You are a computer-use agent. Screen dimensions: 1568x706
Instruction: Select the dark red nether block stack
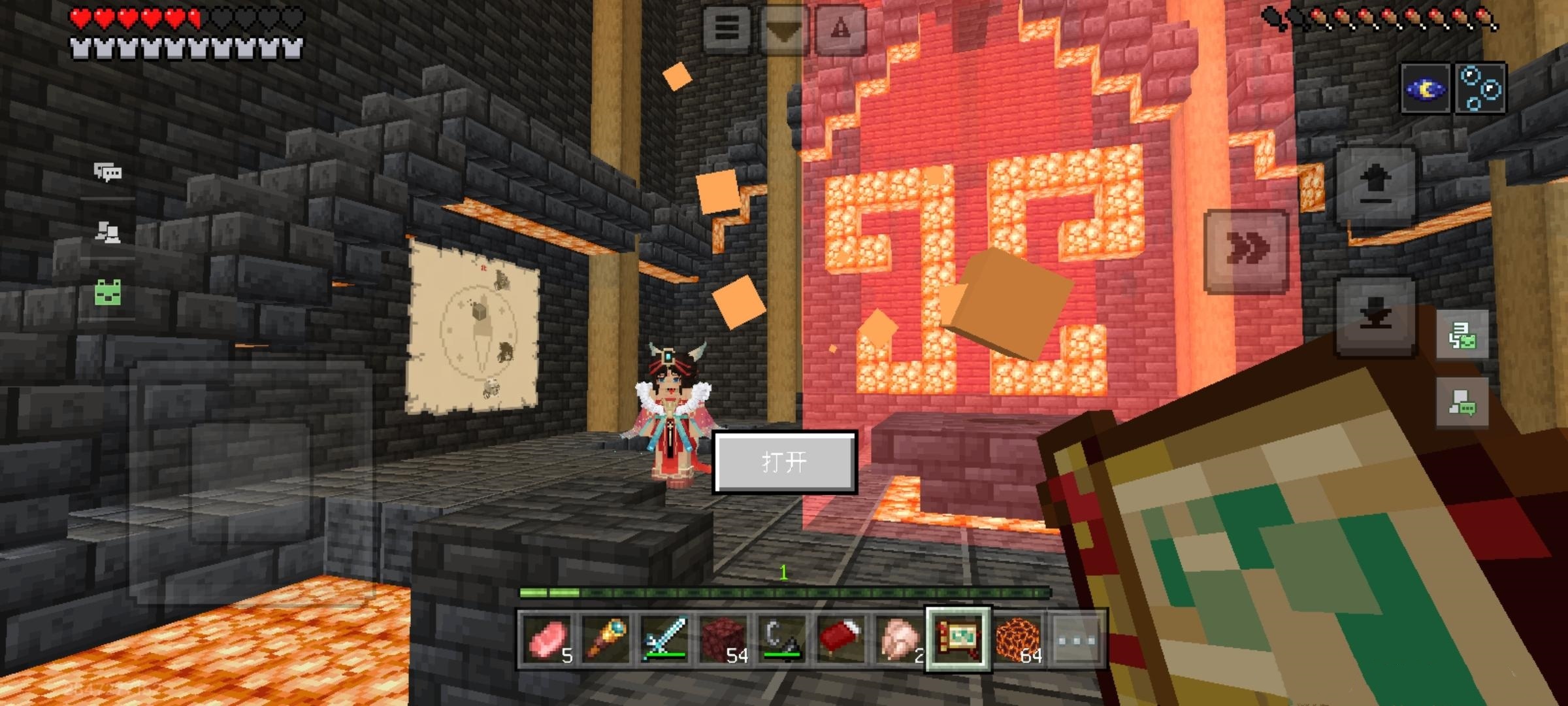coord(723,639)
